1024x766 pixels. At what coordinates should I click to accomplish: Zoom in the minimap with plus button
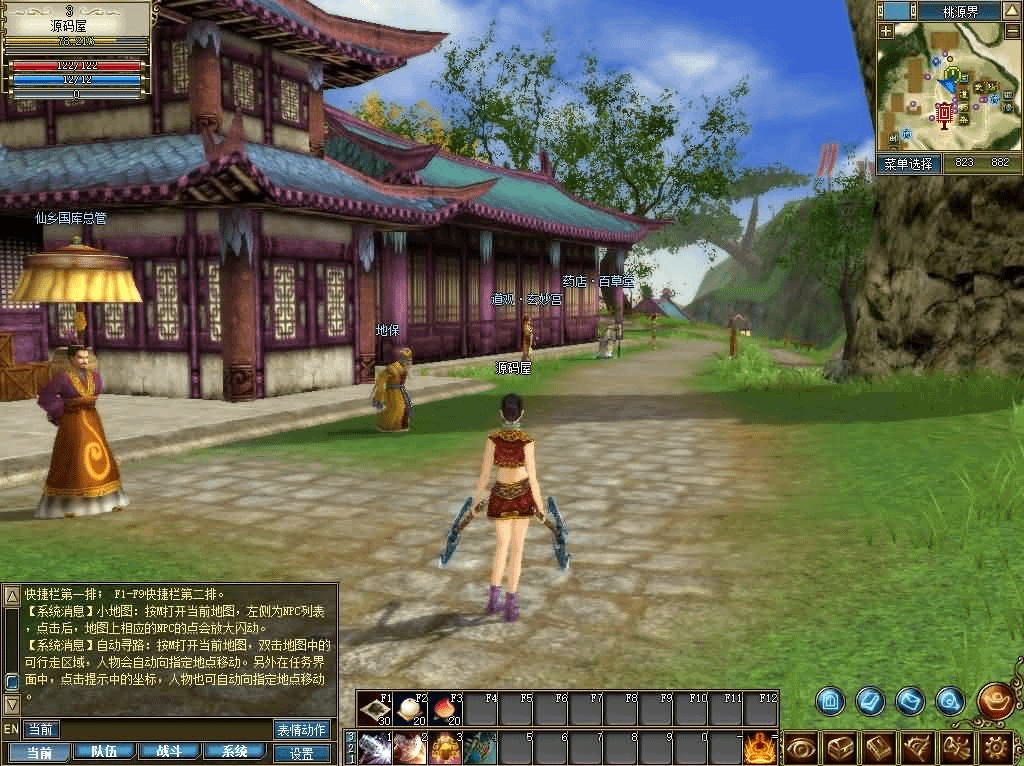886,31
